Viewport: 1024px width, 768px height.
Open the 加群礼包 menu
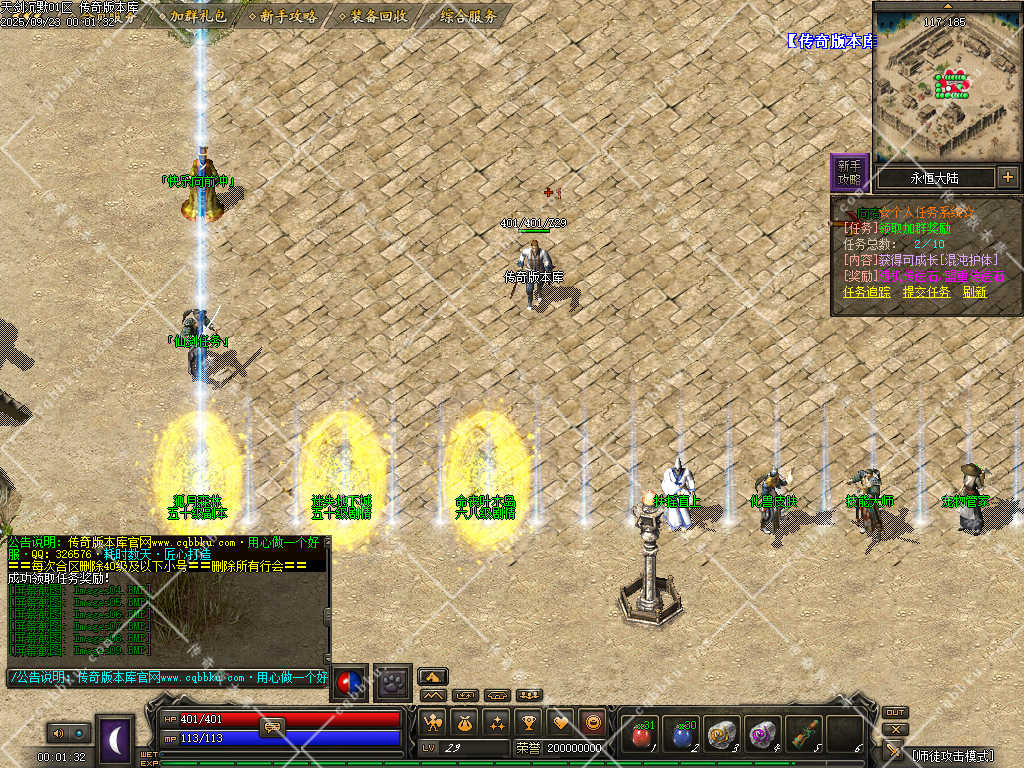[198, 16]
